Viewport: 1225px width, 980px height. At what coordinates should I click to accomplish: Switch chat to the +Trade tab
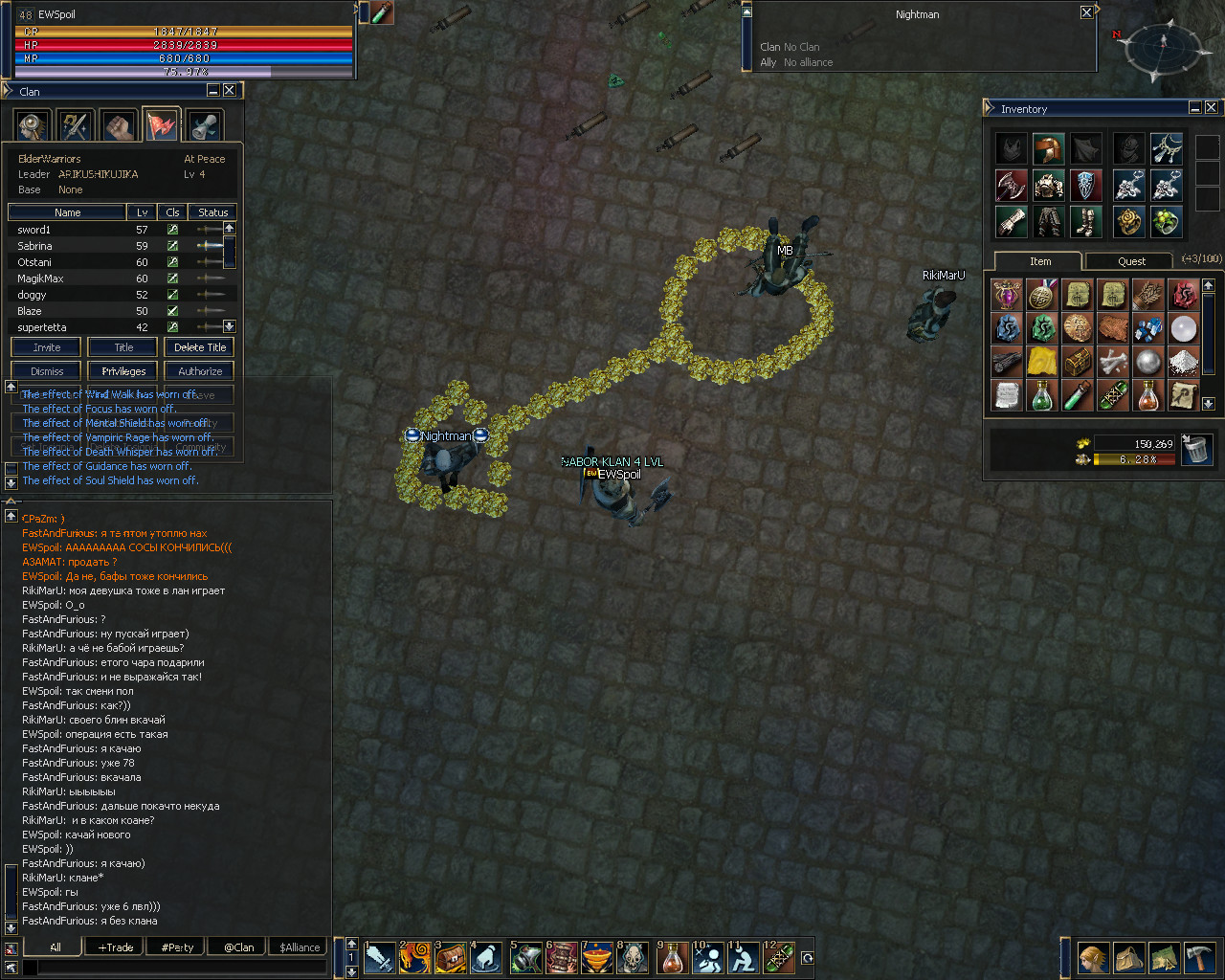click(116, 947)
